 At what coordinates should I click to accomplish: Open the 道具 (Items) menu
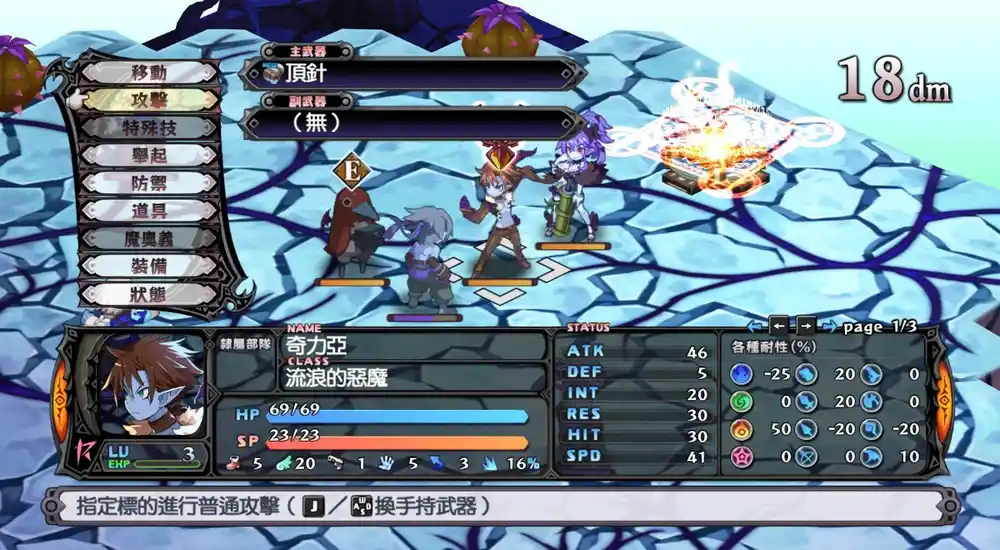tap(148, 212)
